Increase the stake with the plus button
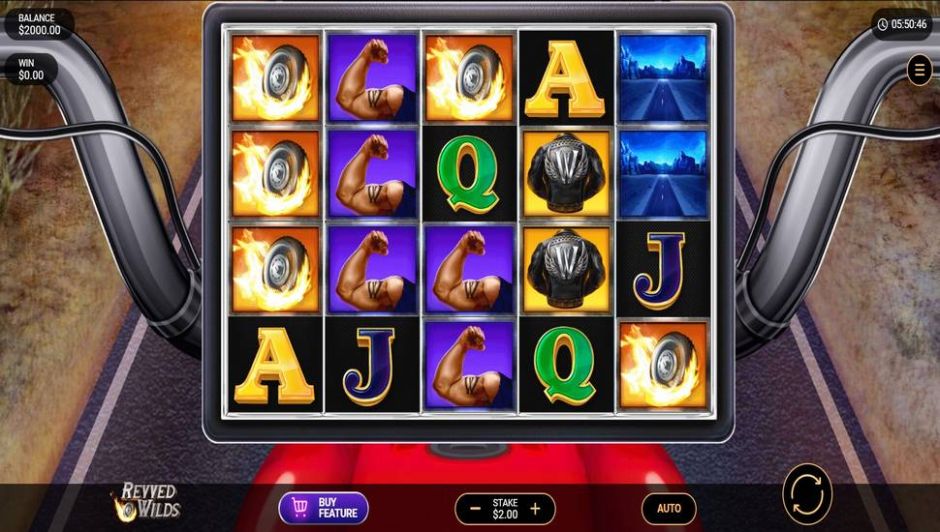 point(535,508)
